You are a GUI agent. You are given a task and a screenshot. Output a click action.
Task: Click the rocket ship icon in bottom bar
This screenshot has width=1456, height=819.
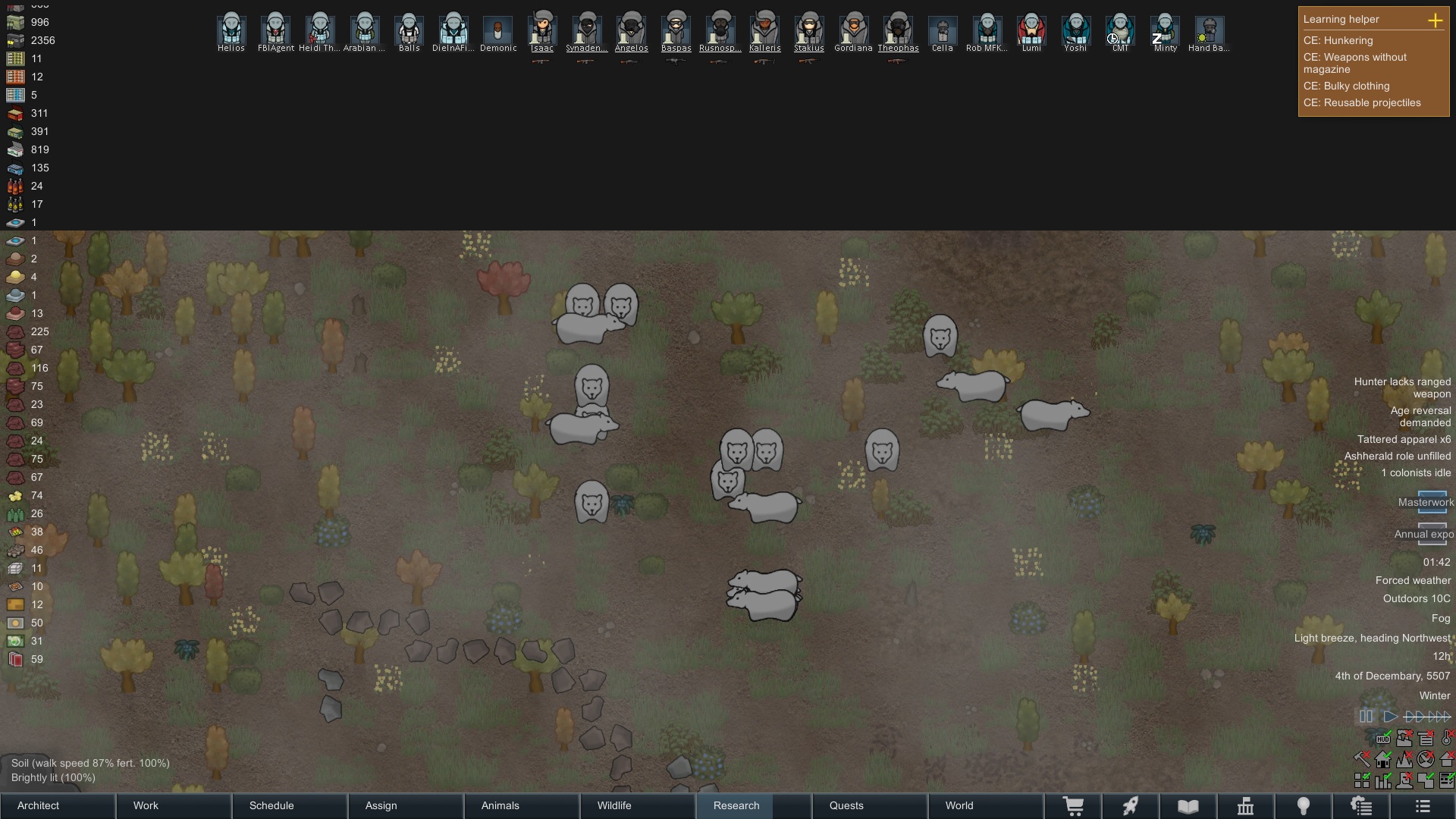[1131, 806]
